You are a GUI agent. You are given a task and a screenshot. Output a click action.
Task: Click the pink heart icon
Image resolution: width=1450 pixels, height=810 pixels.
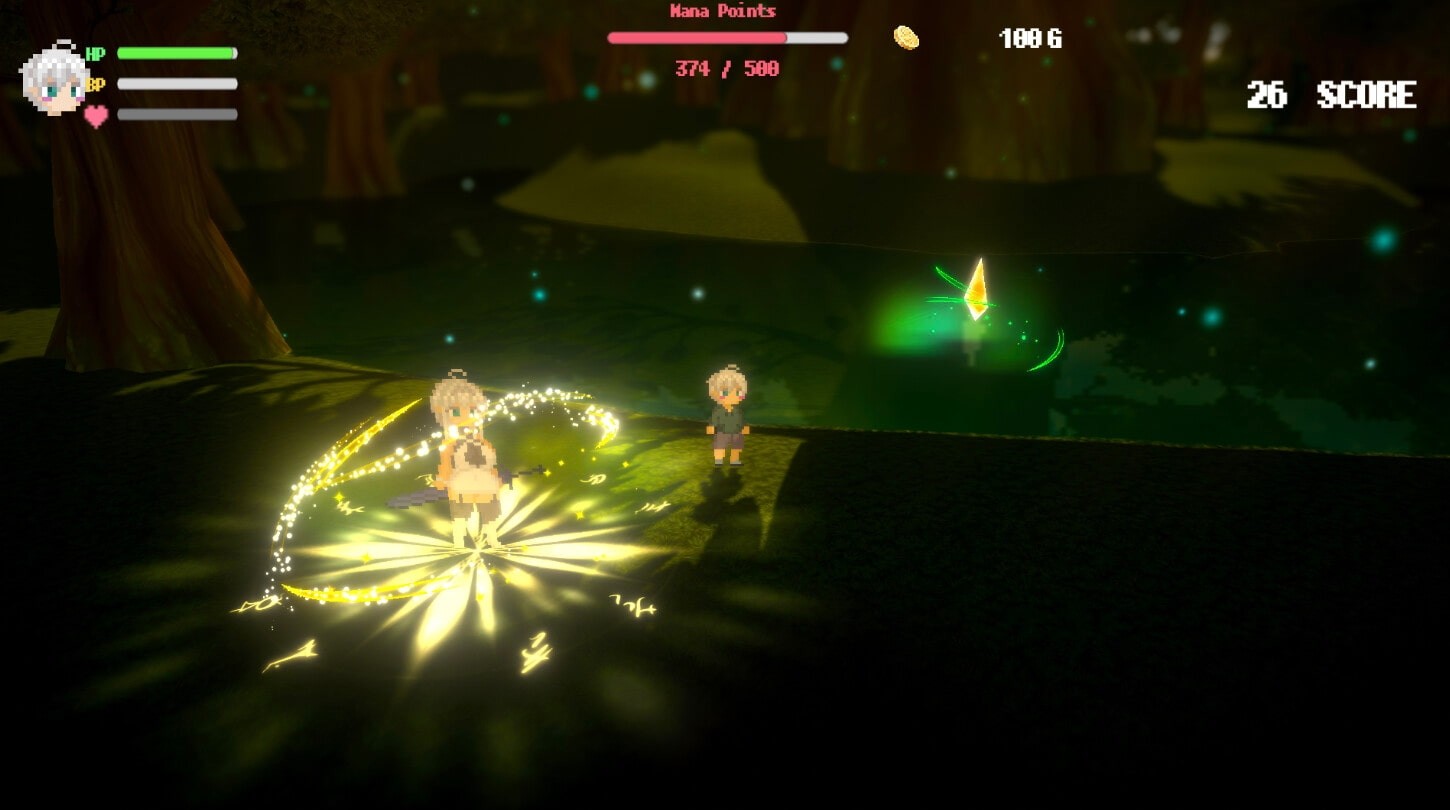[x=96, y=116]
